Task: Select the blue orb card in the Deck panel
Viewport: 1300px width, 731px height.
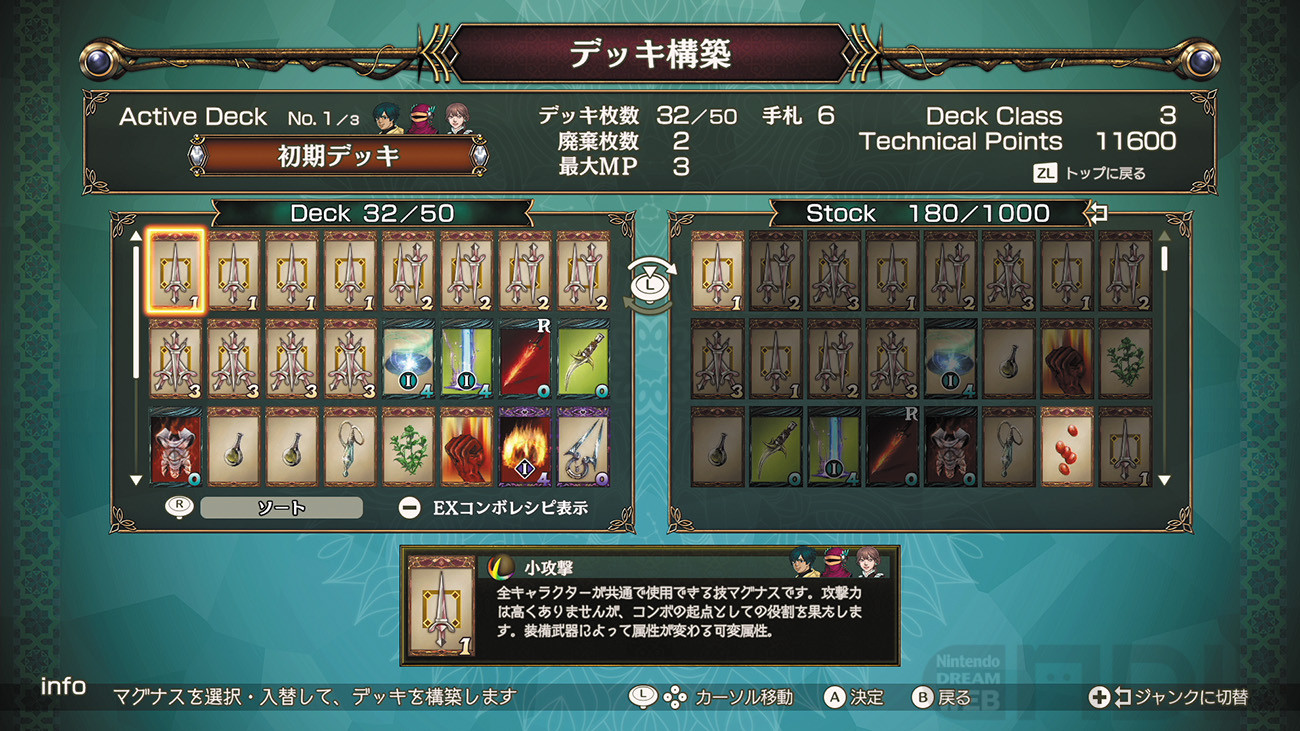Action: pyautogui.click(x=409, y=358)
